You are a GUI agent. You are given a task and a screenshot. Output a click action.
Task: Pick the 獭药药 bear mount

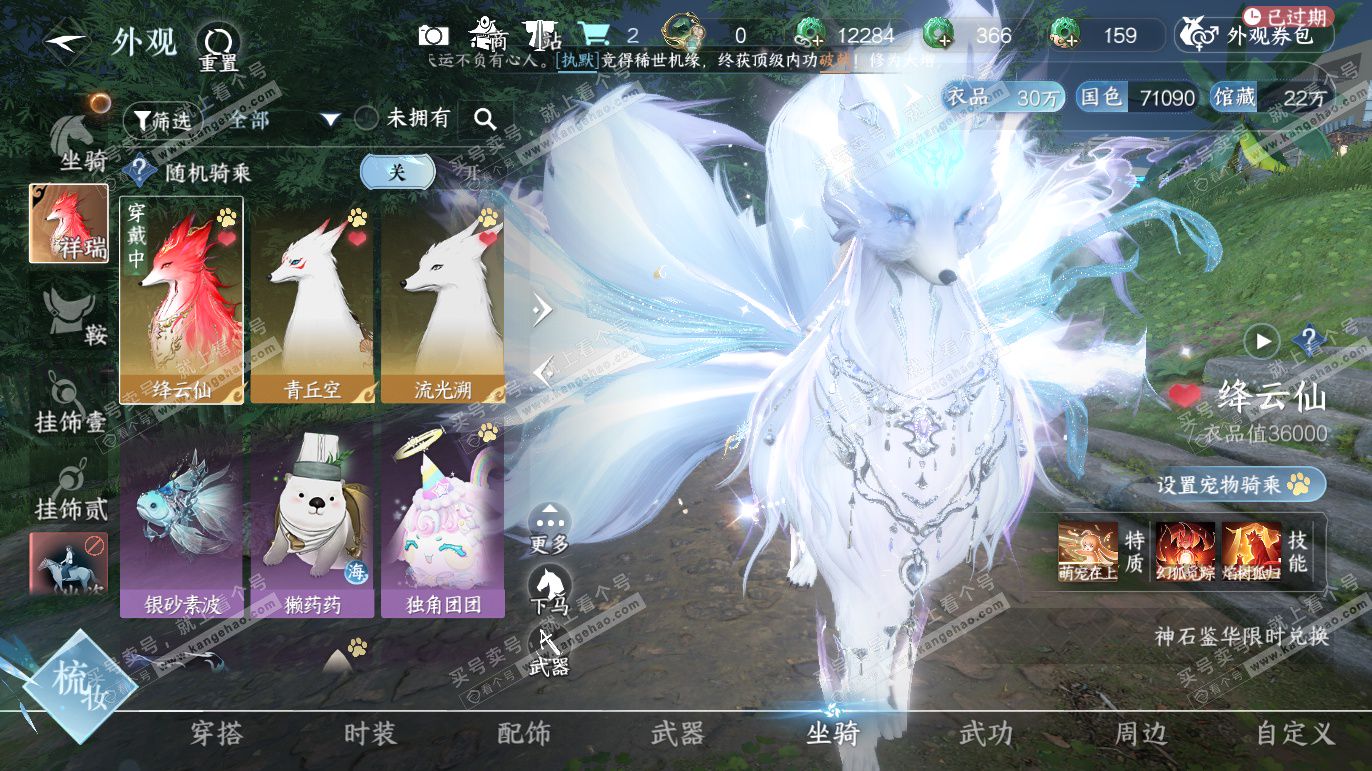312,520
